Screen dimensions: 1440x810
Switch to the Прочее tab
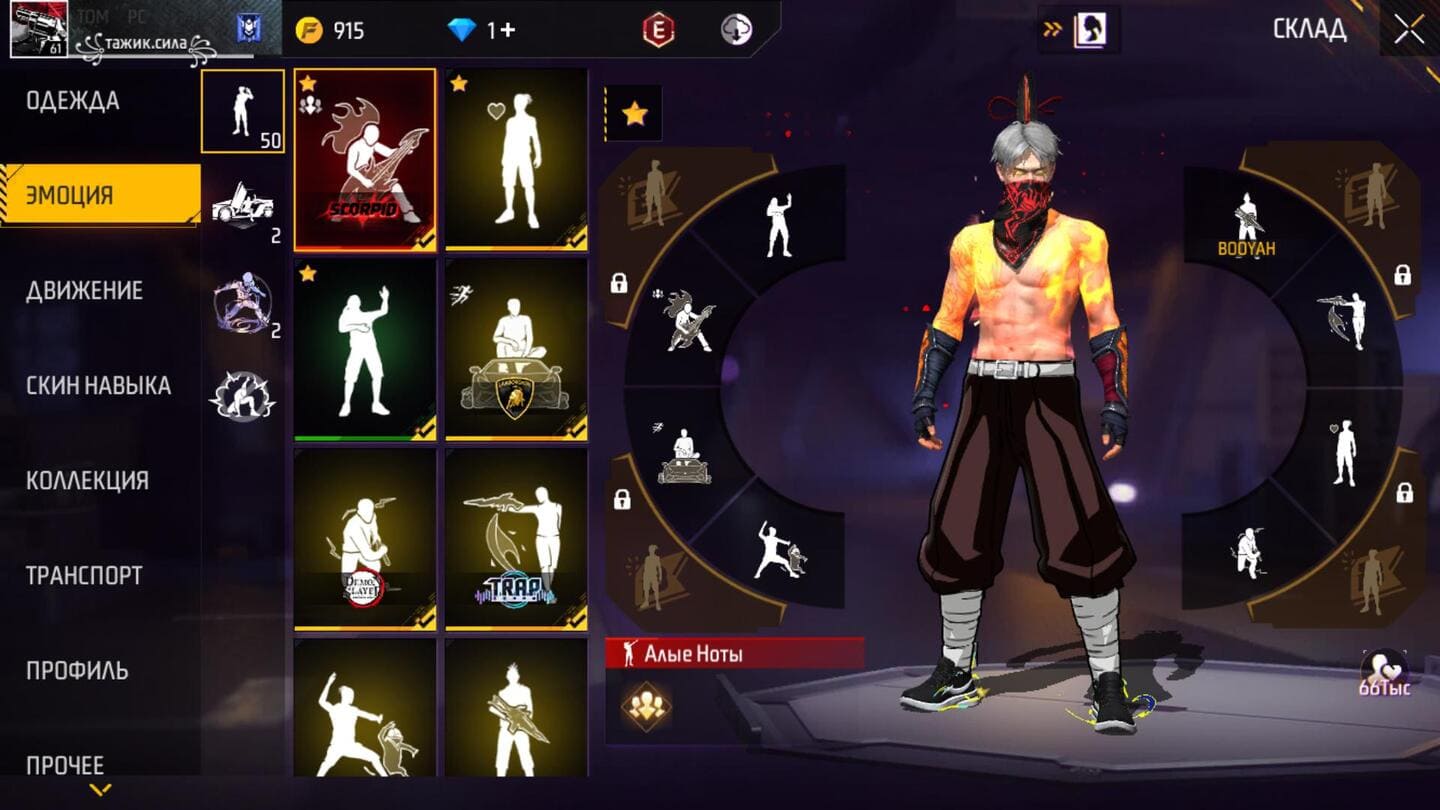tap(65, 765)
